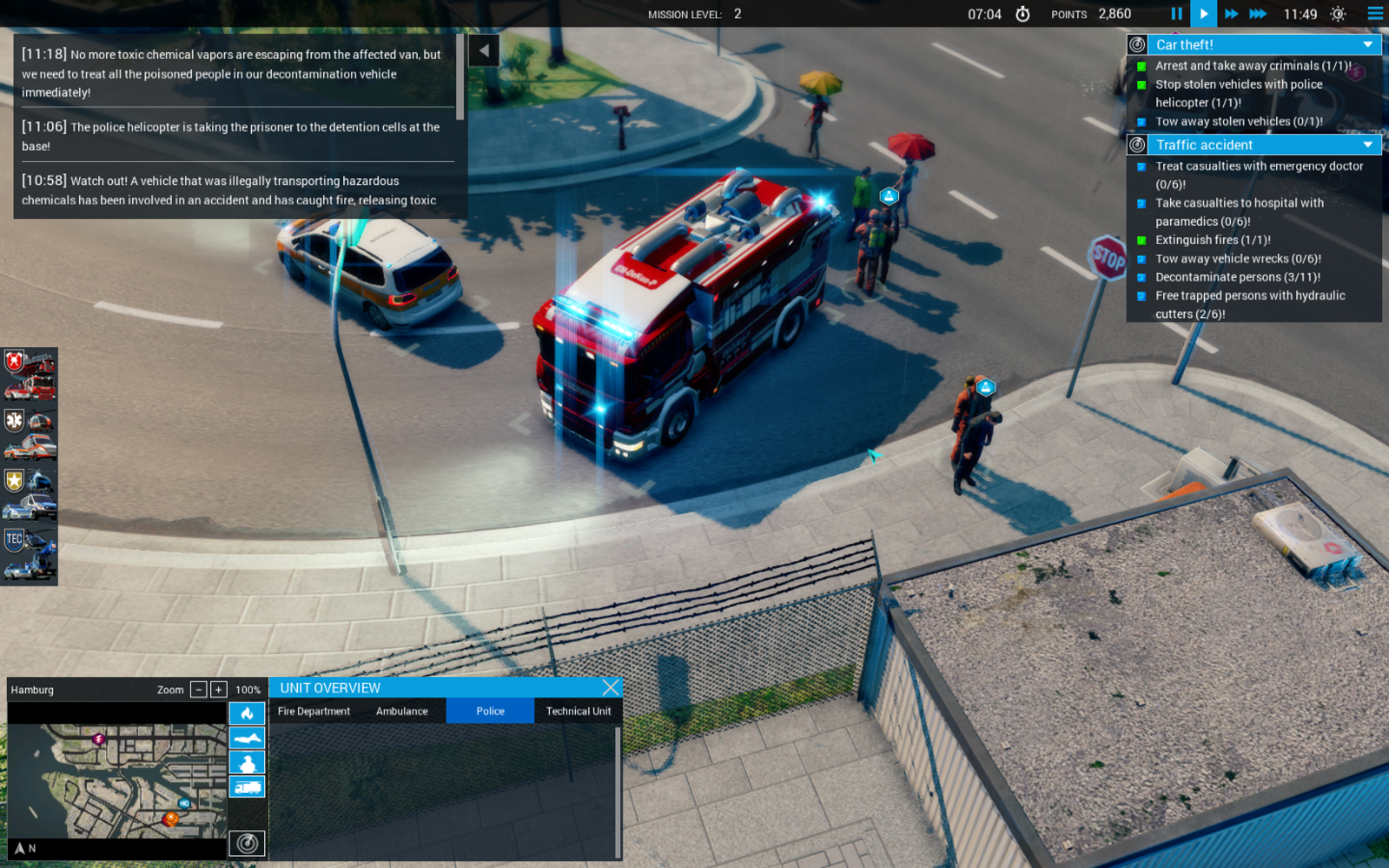Open the TEC technical unit category
Screen dimensions: 1389x868
click(x=30, y=555)
